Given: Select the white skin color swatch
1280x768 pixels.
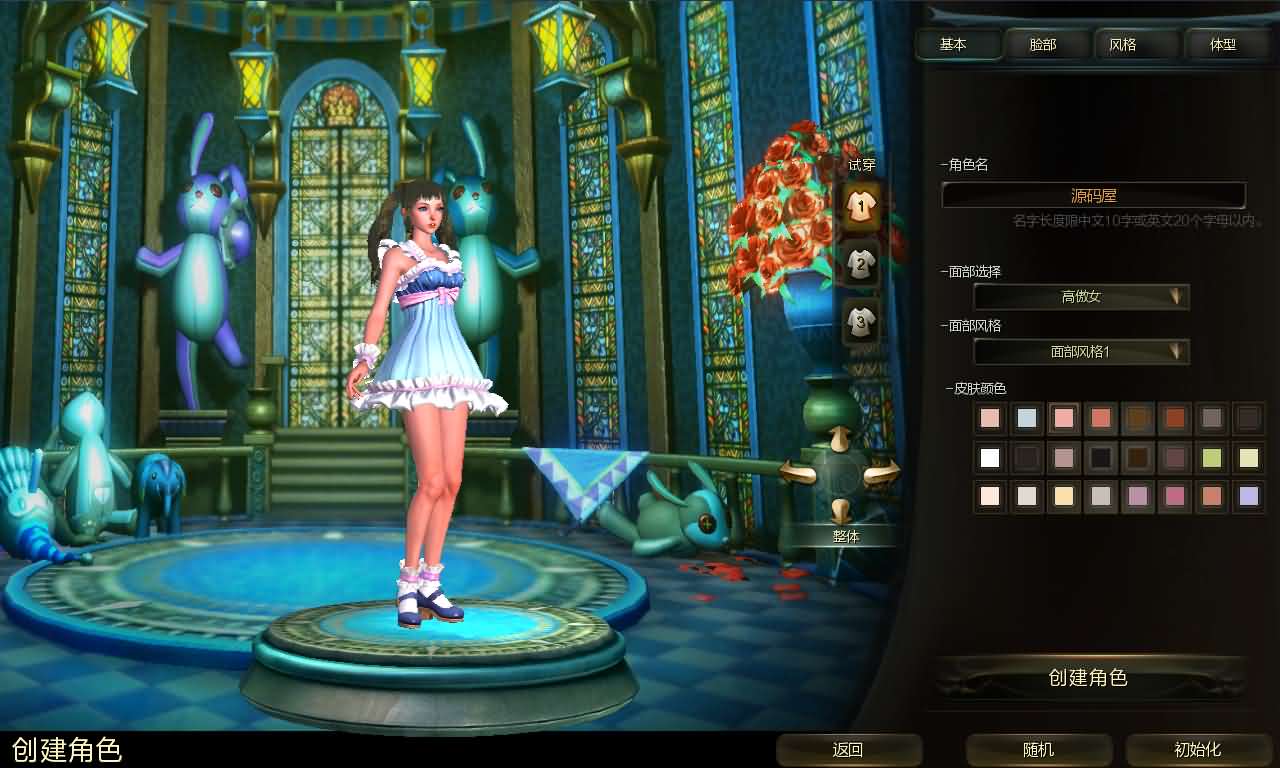Looking at the screenshot, I should [x=989, y=457].
